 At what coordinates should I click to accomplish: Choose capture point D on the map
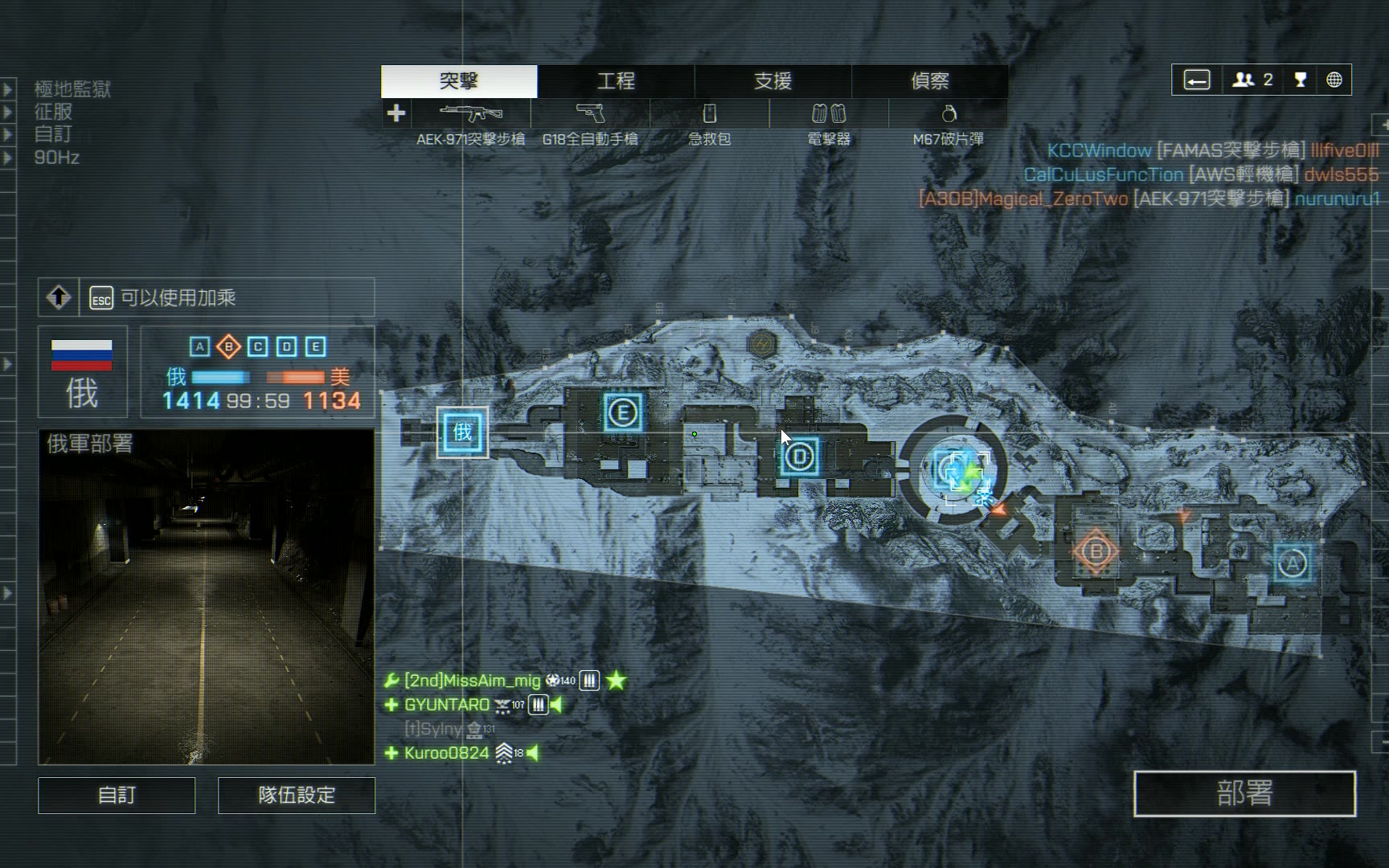(x=799, y=457)
